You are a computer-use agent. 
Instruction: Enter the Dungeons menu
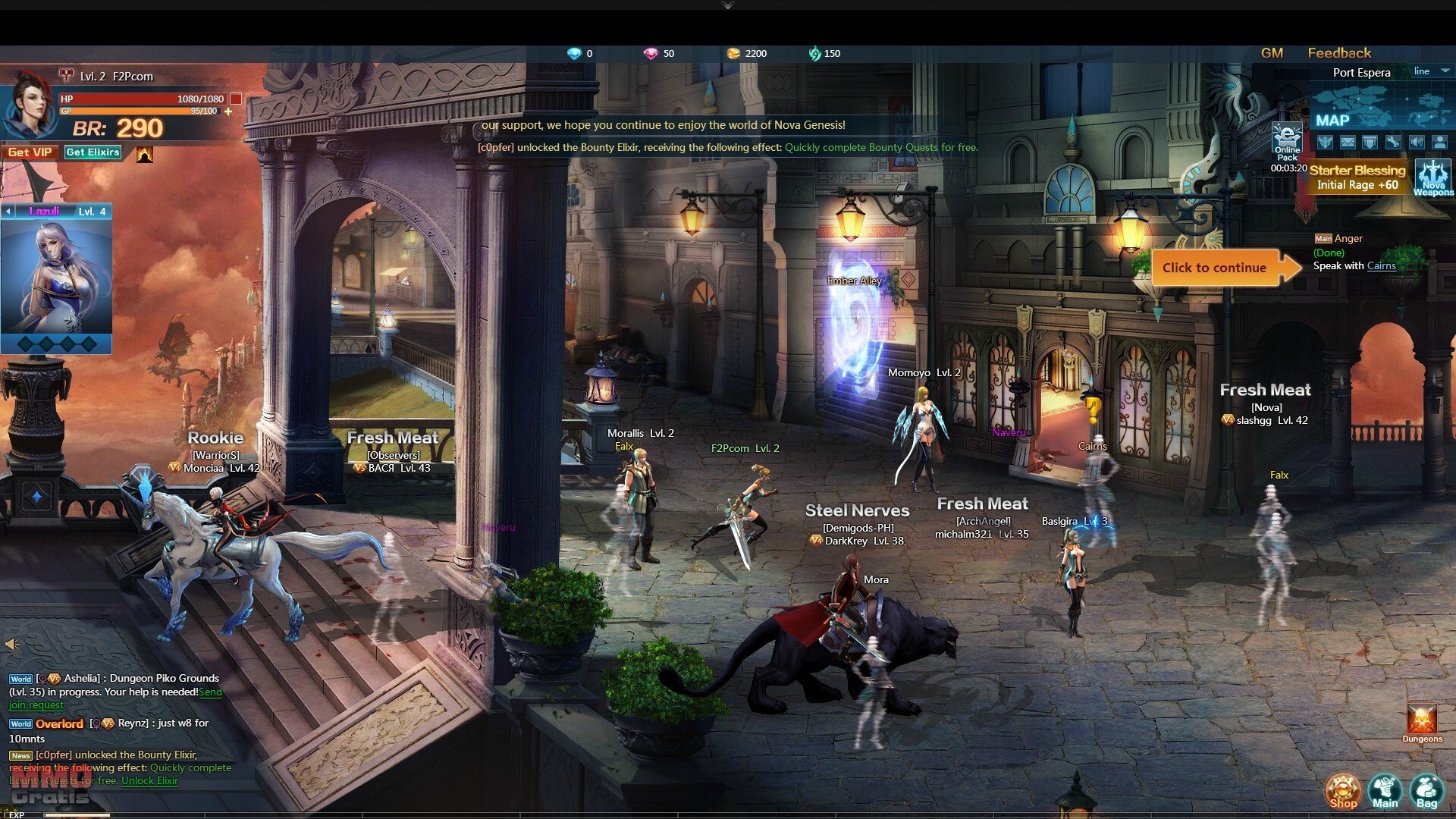1422,723
